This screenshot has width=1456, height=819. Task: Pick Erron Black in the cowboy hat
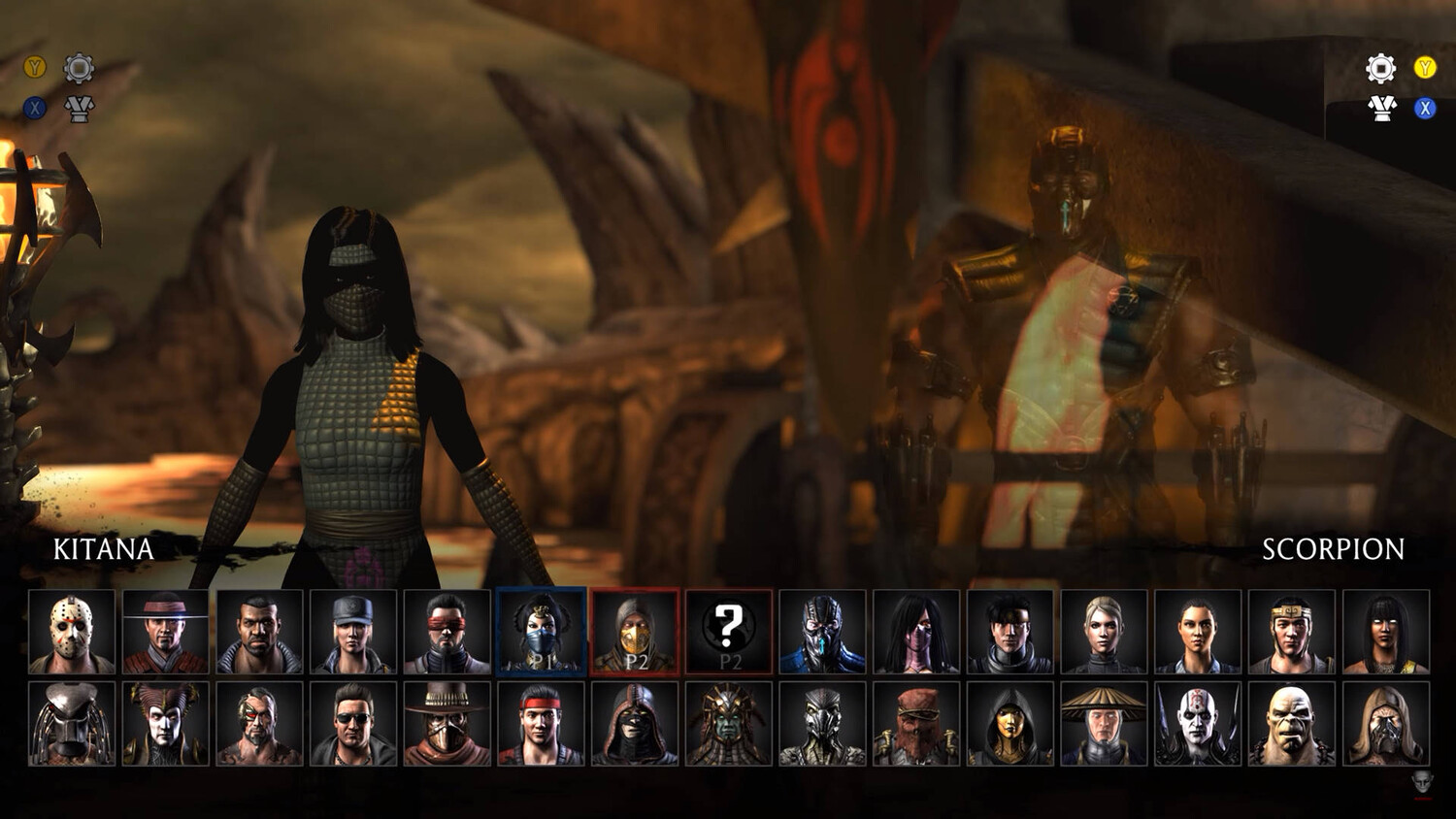447,724
